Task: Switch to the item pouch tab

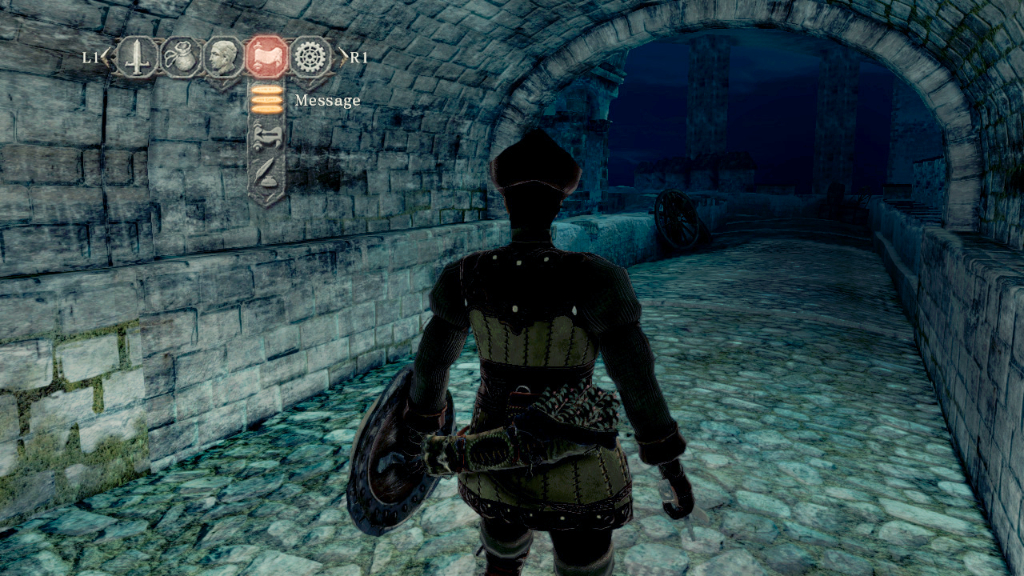Action: (x=180, y=57)
